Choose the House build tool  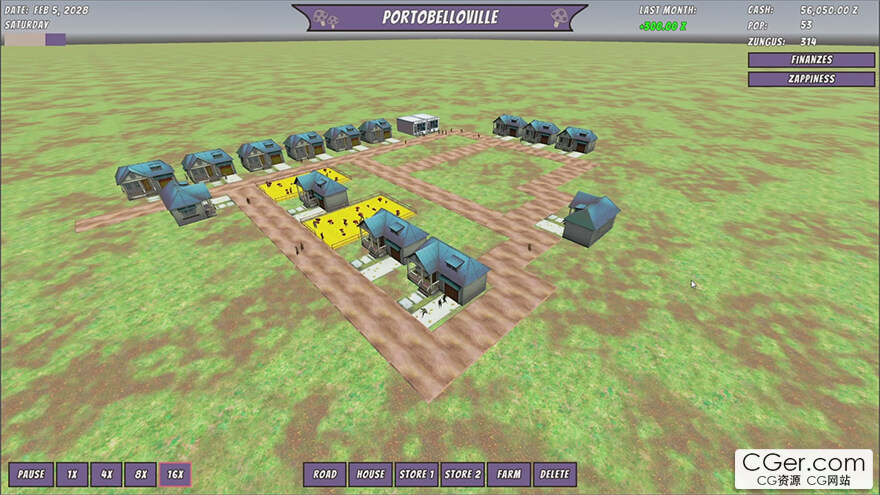click(x=370, y=474)
